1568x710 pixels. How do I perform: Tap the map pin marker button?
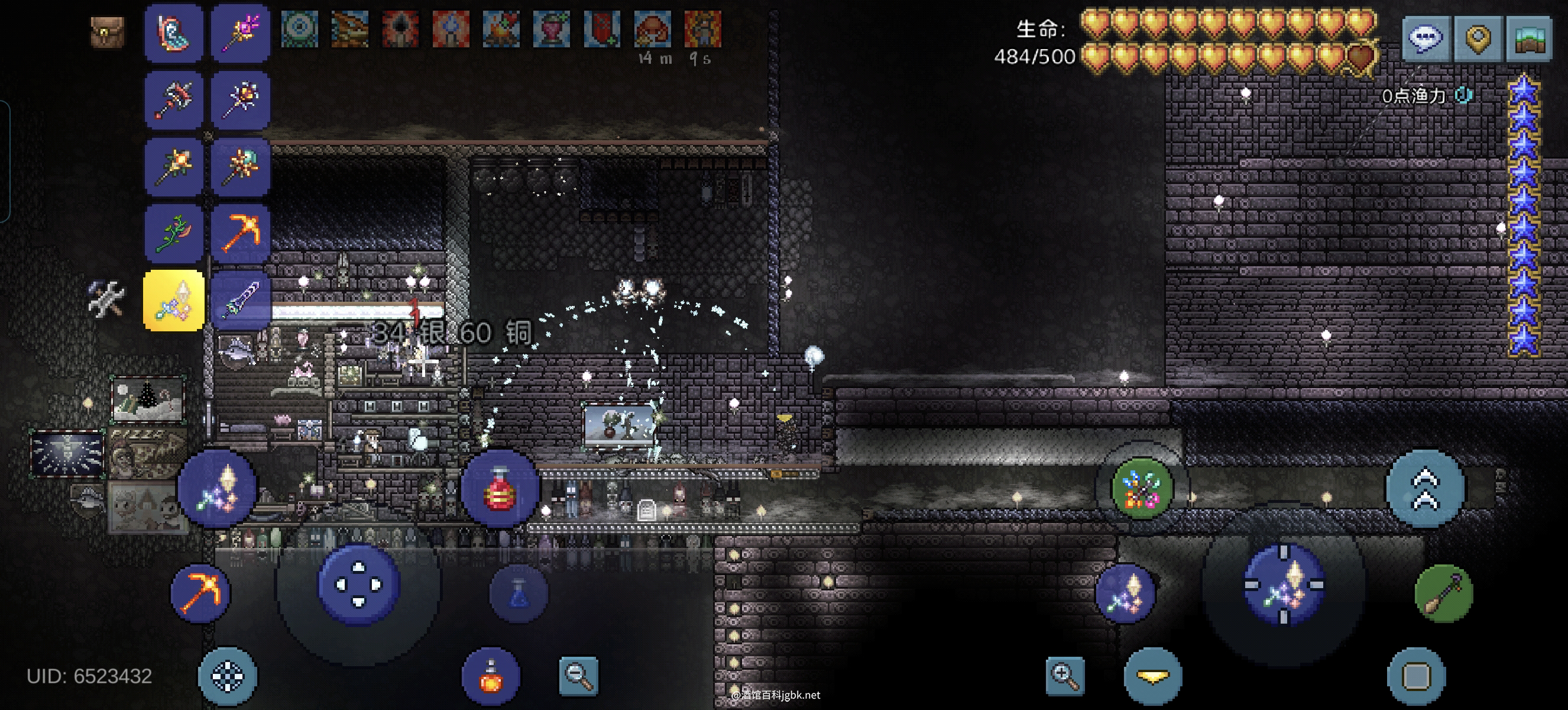[x=1478, y=38]
